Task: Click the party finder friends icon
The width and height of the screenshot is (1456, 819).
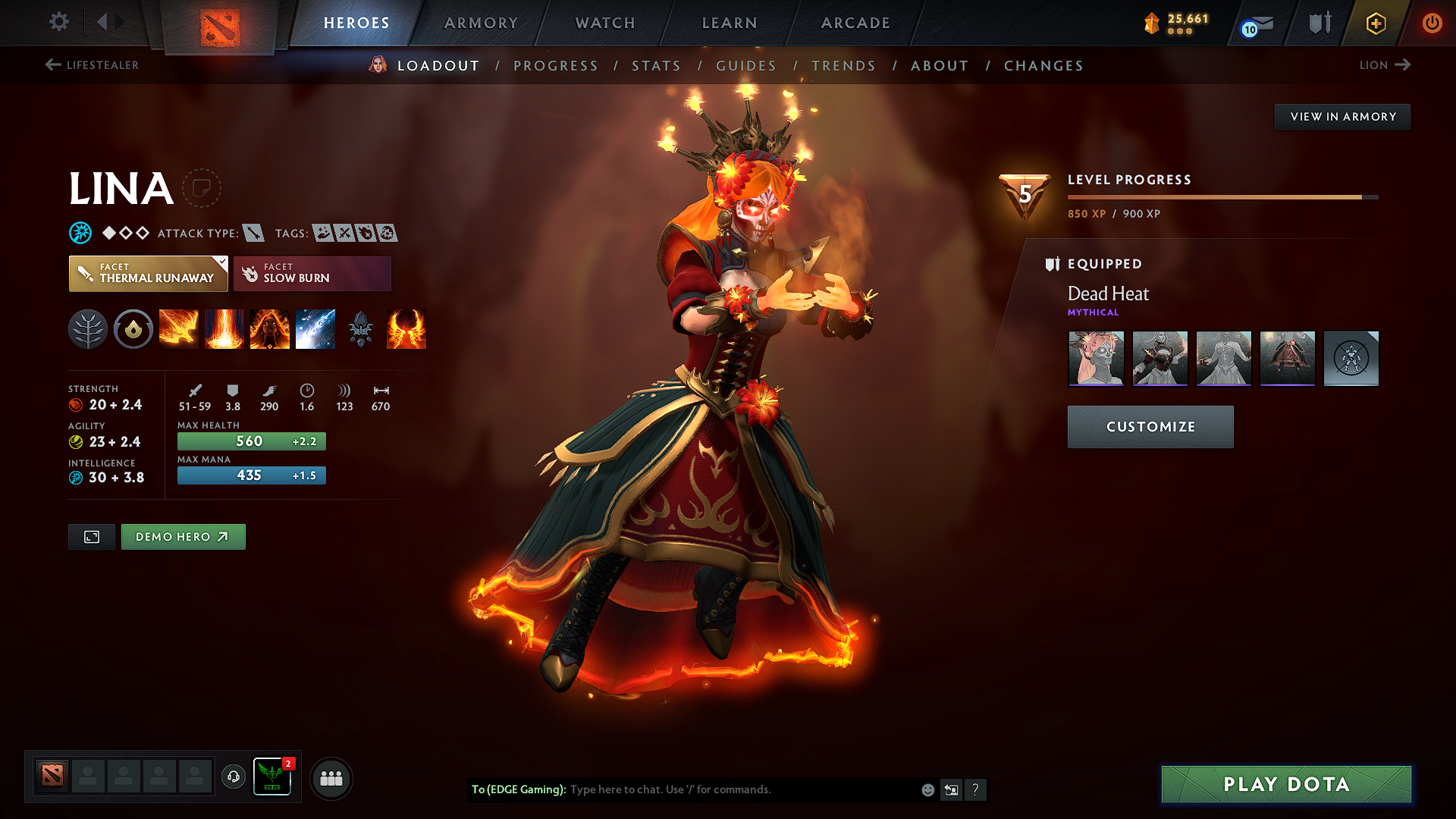Action: click(331, 777)
